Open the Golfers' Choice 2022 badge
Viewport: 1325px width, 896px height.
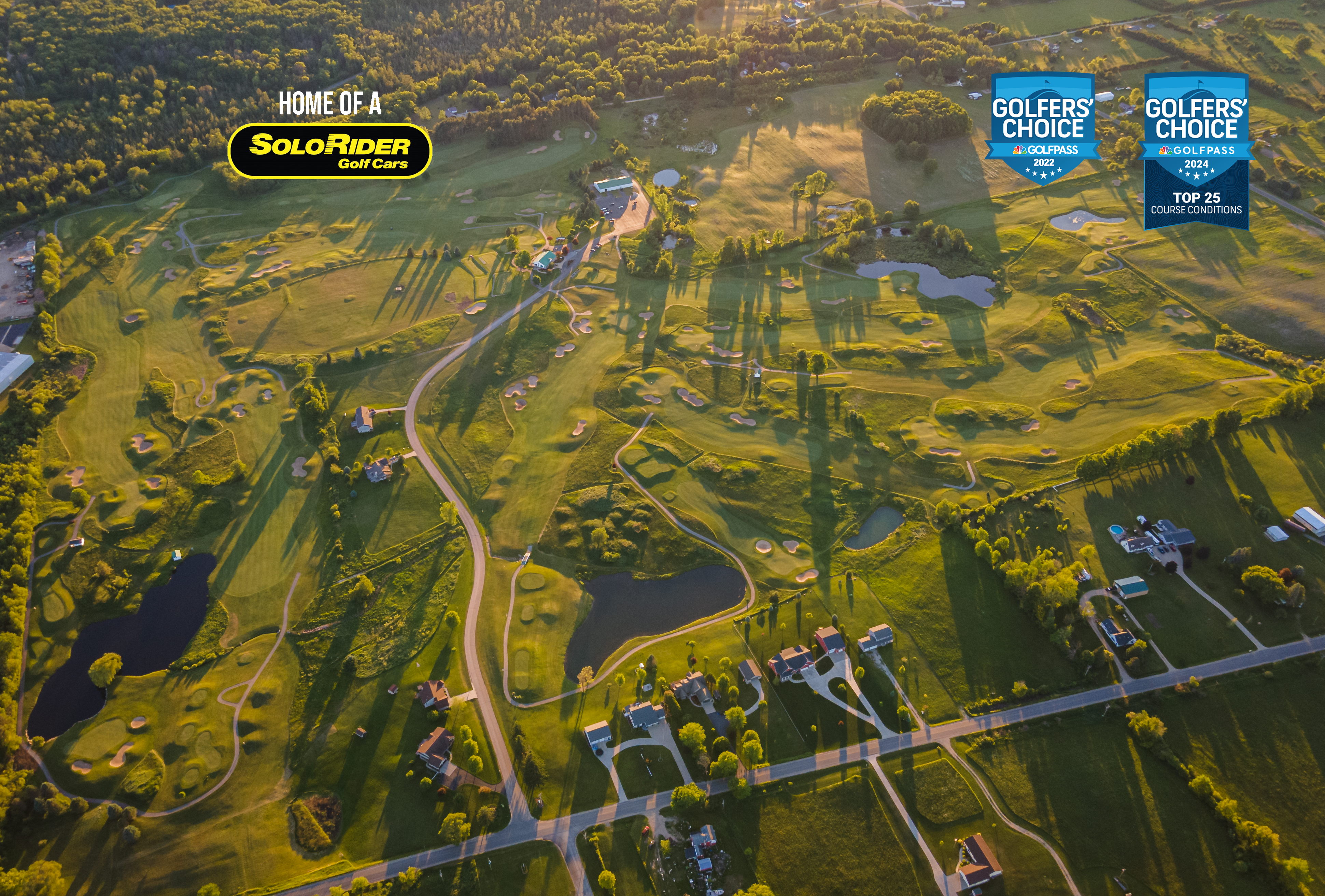[x=1043, y=128]
